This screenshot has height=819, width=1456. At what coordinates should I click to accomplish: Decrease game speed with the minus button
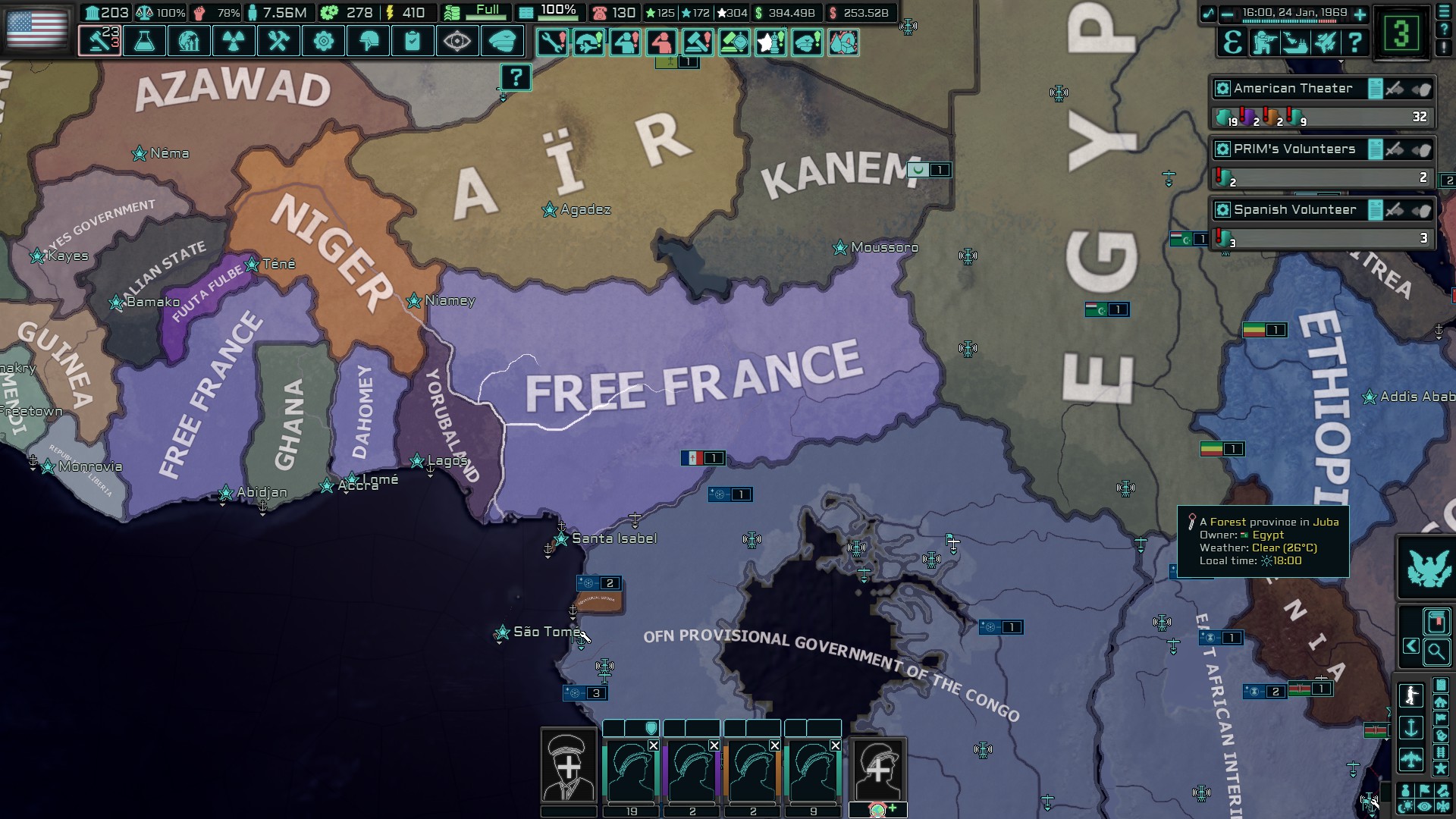[x=1227, y=13]
